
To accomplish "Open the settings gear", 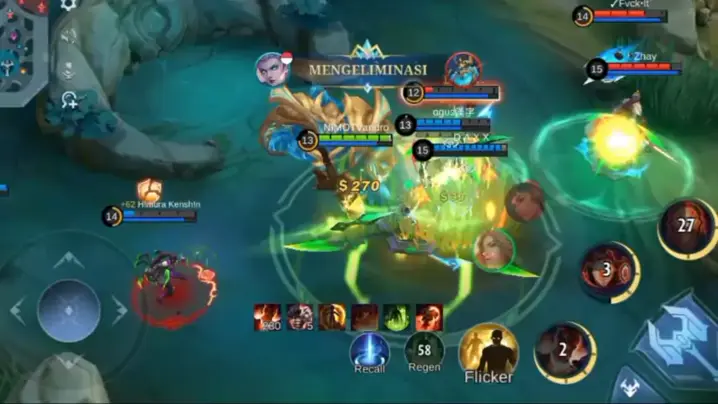I will coord(68,5).
